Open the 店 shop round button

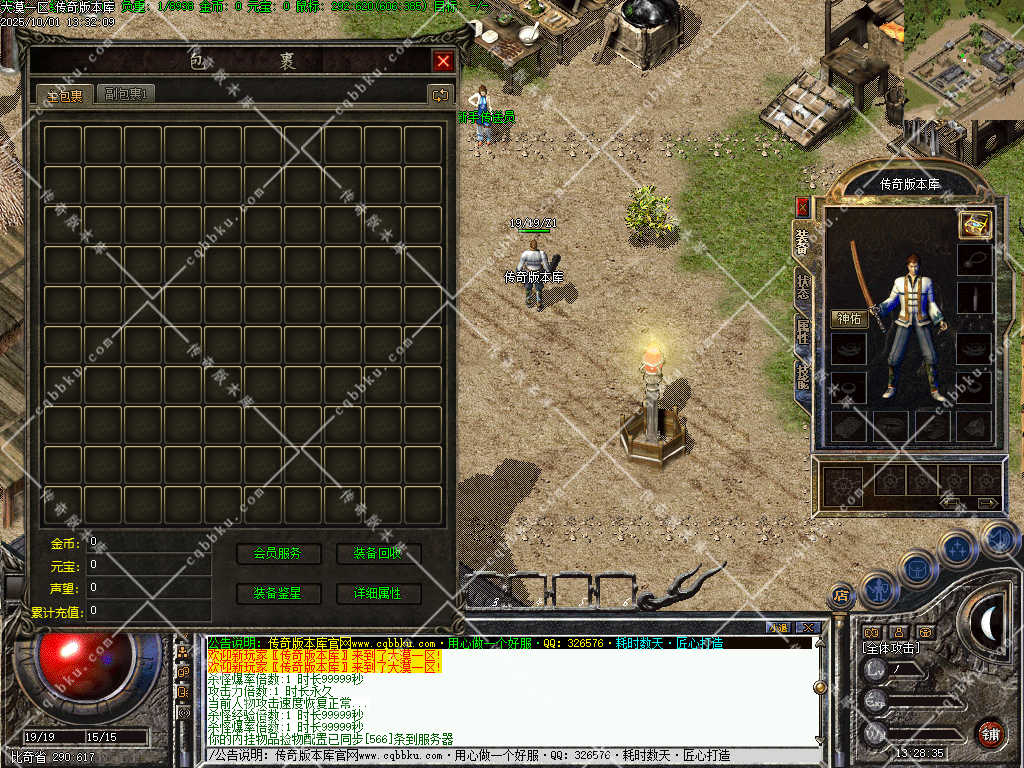tap(841, 595)
